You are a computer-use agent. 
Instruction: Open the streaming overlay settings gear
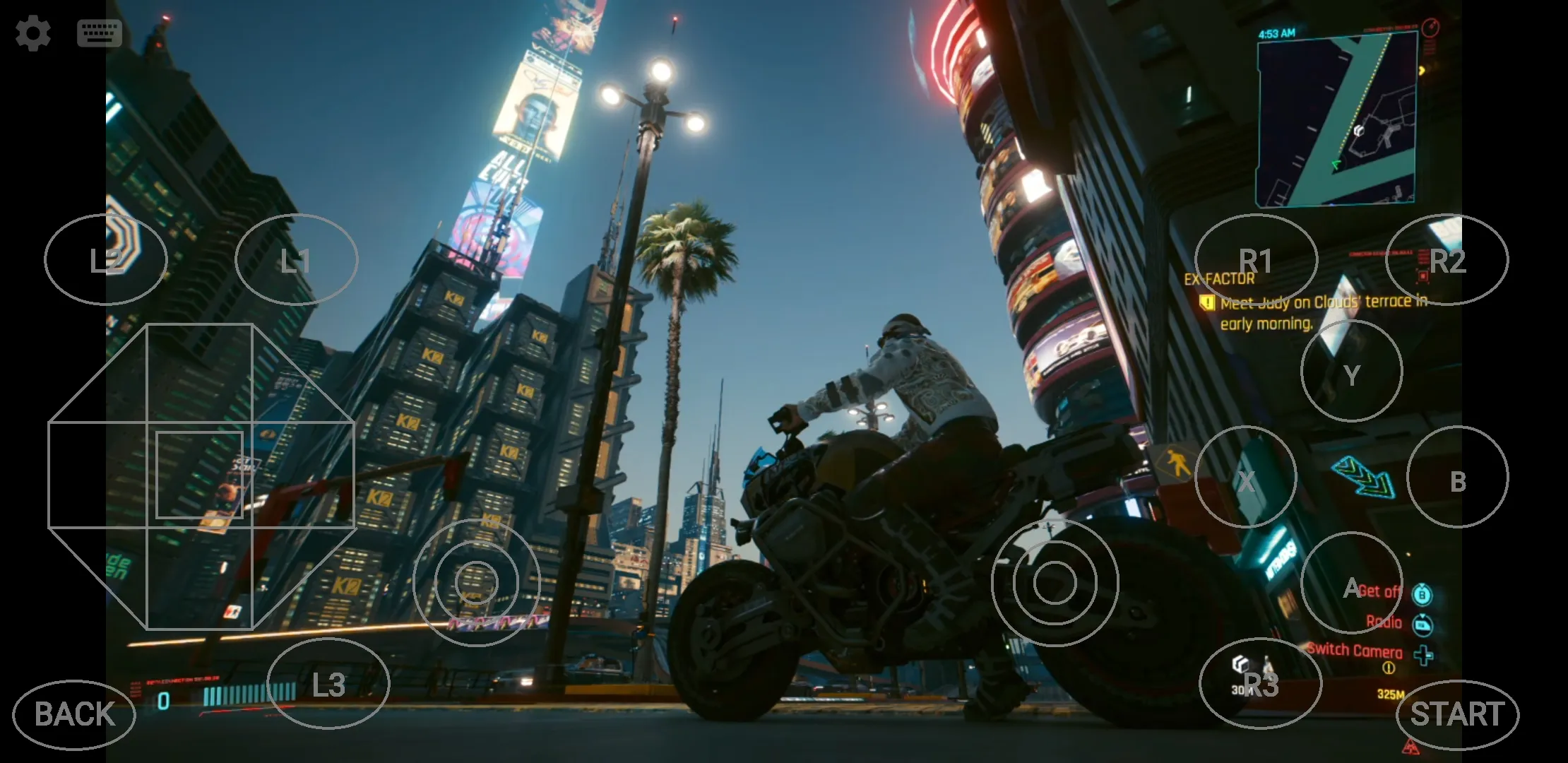(x=33, y=33)
